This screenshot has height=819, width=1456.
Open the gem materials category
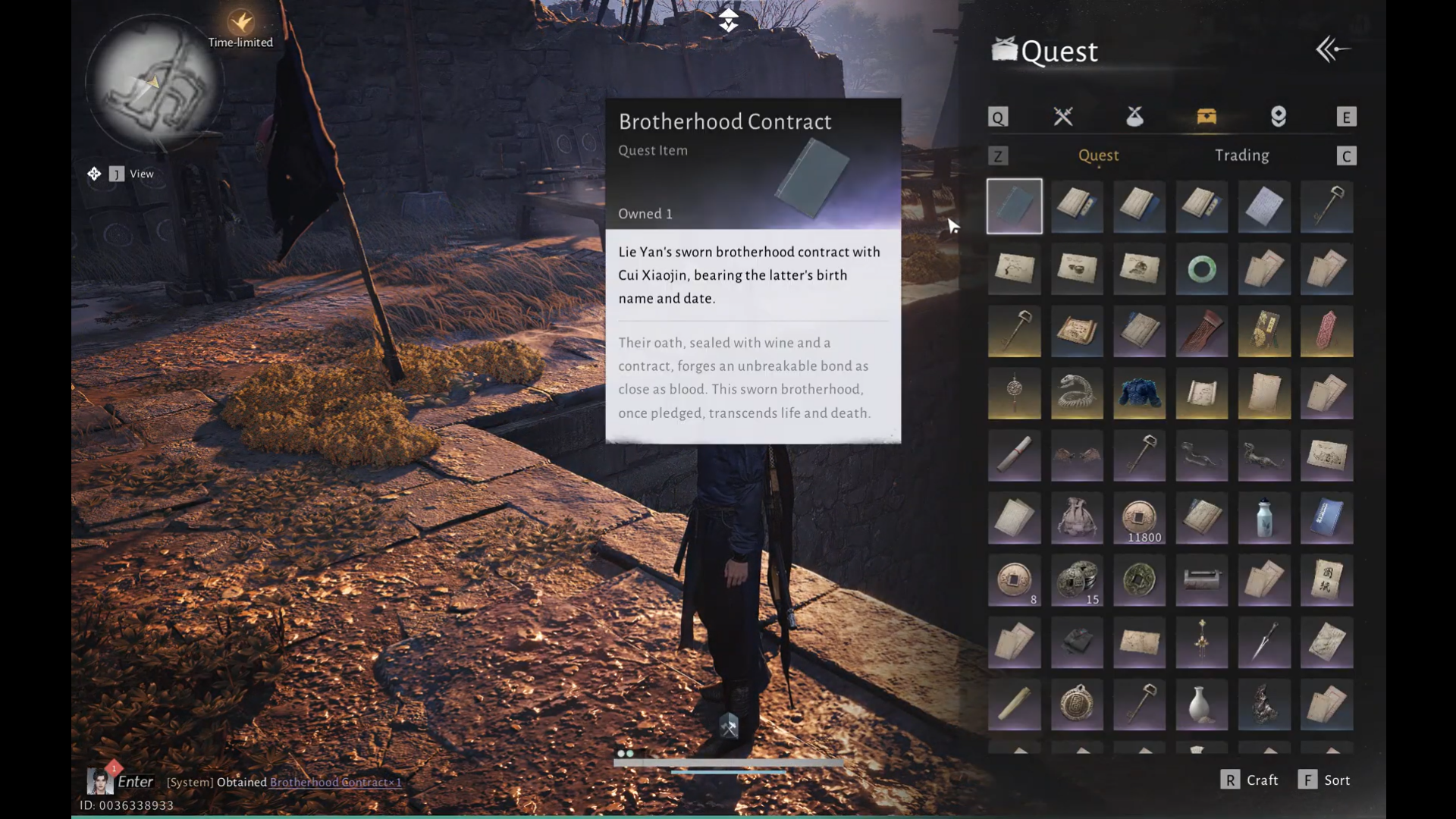pyautogui.click(x=1279, y=117)
